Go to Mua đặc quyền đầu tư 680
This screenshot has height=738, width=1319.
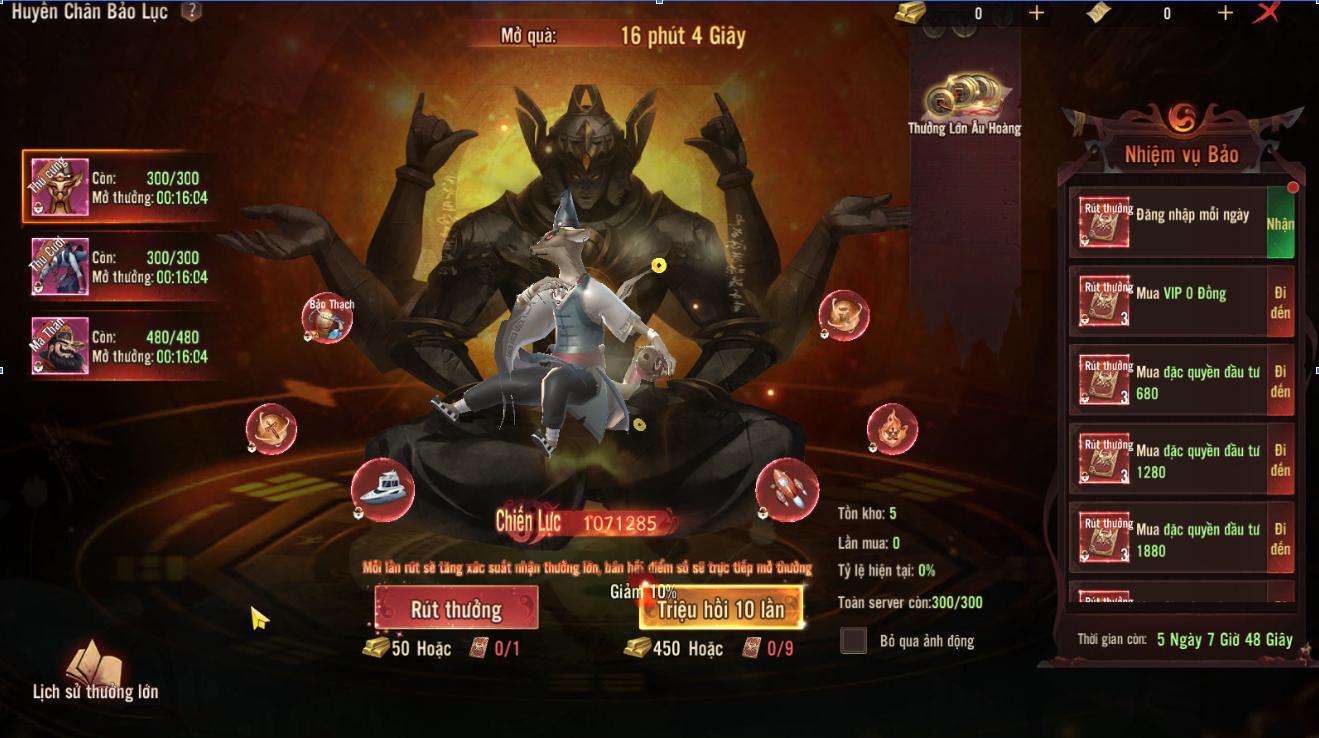1280,381
